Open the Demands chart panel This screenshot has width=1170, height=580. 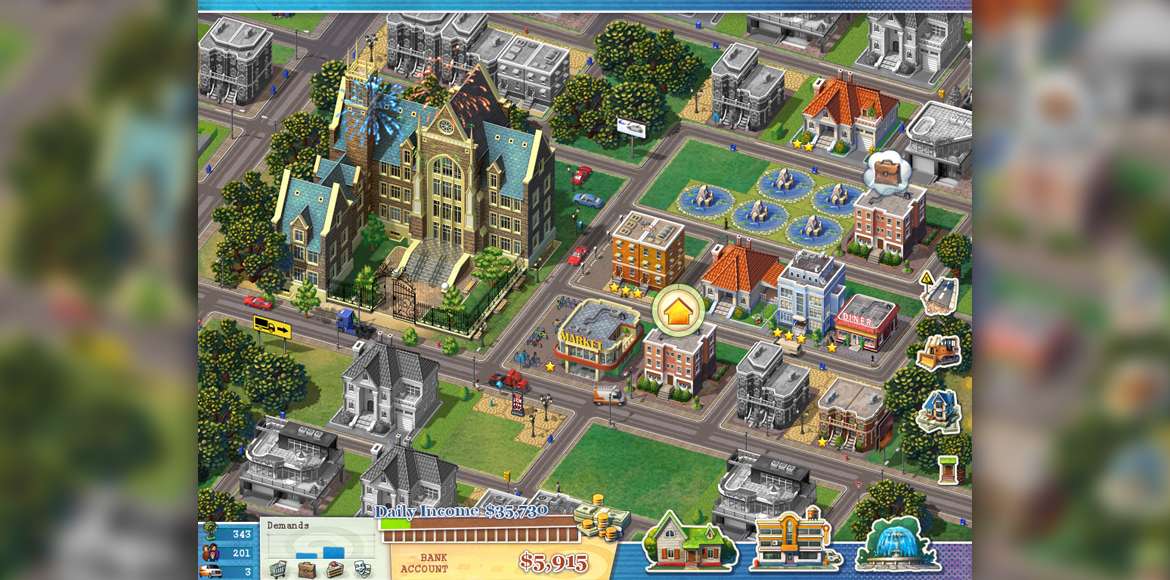[x=318, y=541]
